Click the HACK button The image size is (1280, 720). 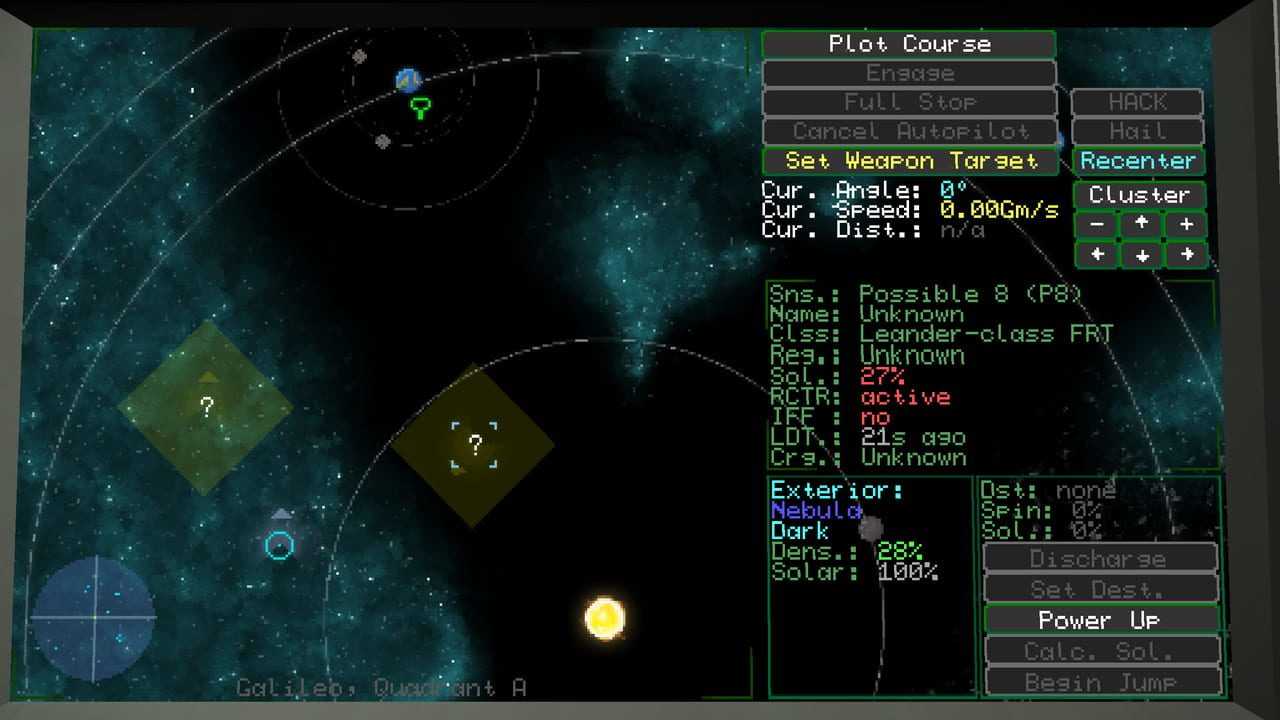[1137, 102]
